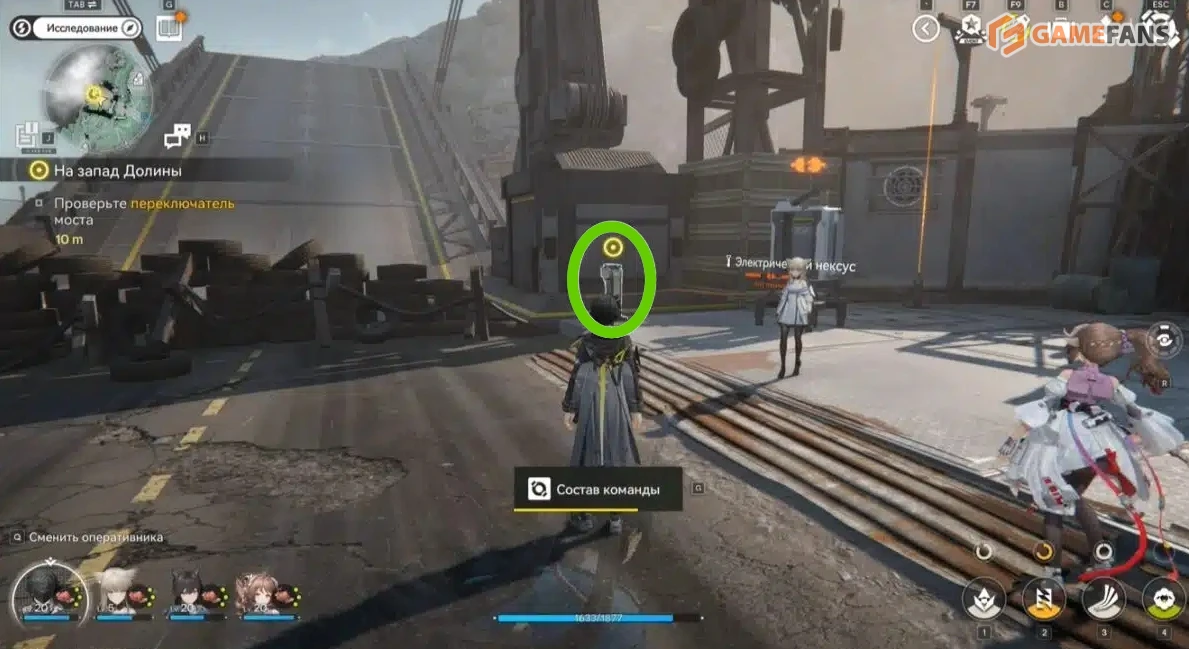Open the circular minimap
This screenshot has height=649, width=1189.
pyautogui.click(x=98, y=96)
